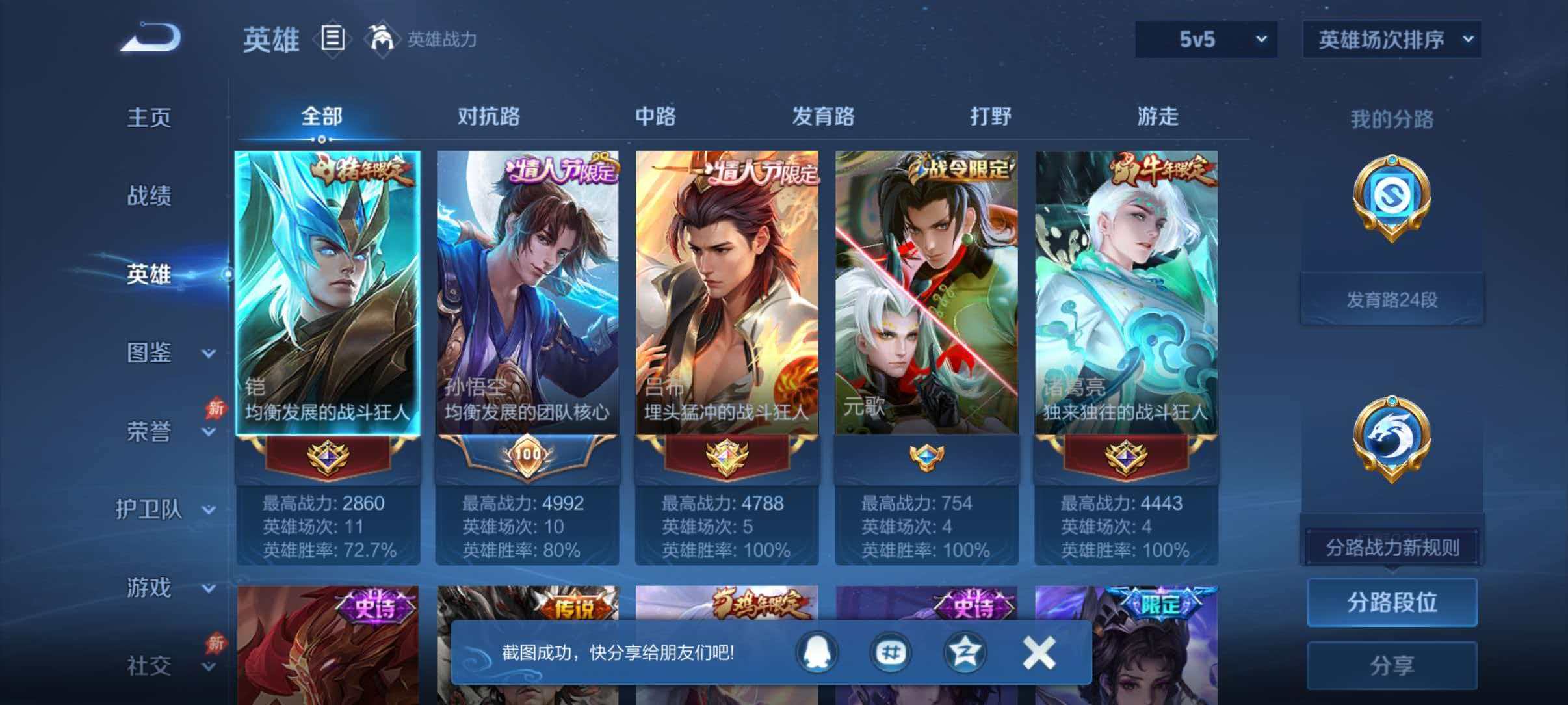The image size is (1568, 705).
Task: Click the 分享 button at bottom right
Action: click(x=1392, y=664)
